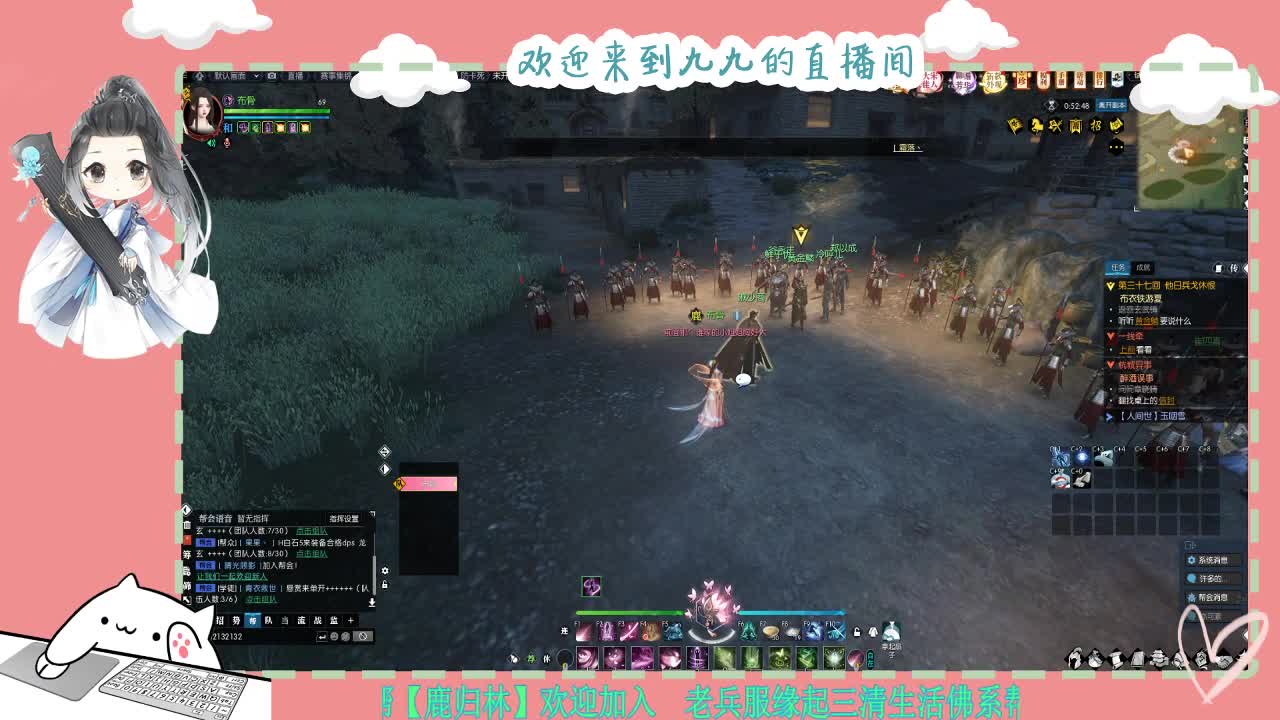Viewport: 1280px width, 720px height.
Task: Click the 点击组队 link to join a team
Action: (x=311, y=530)
